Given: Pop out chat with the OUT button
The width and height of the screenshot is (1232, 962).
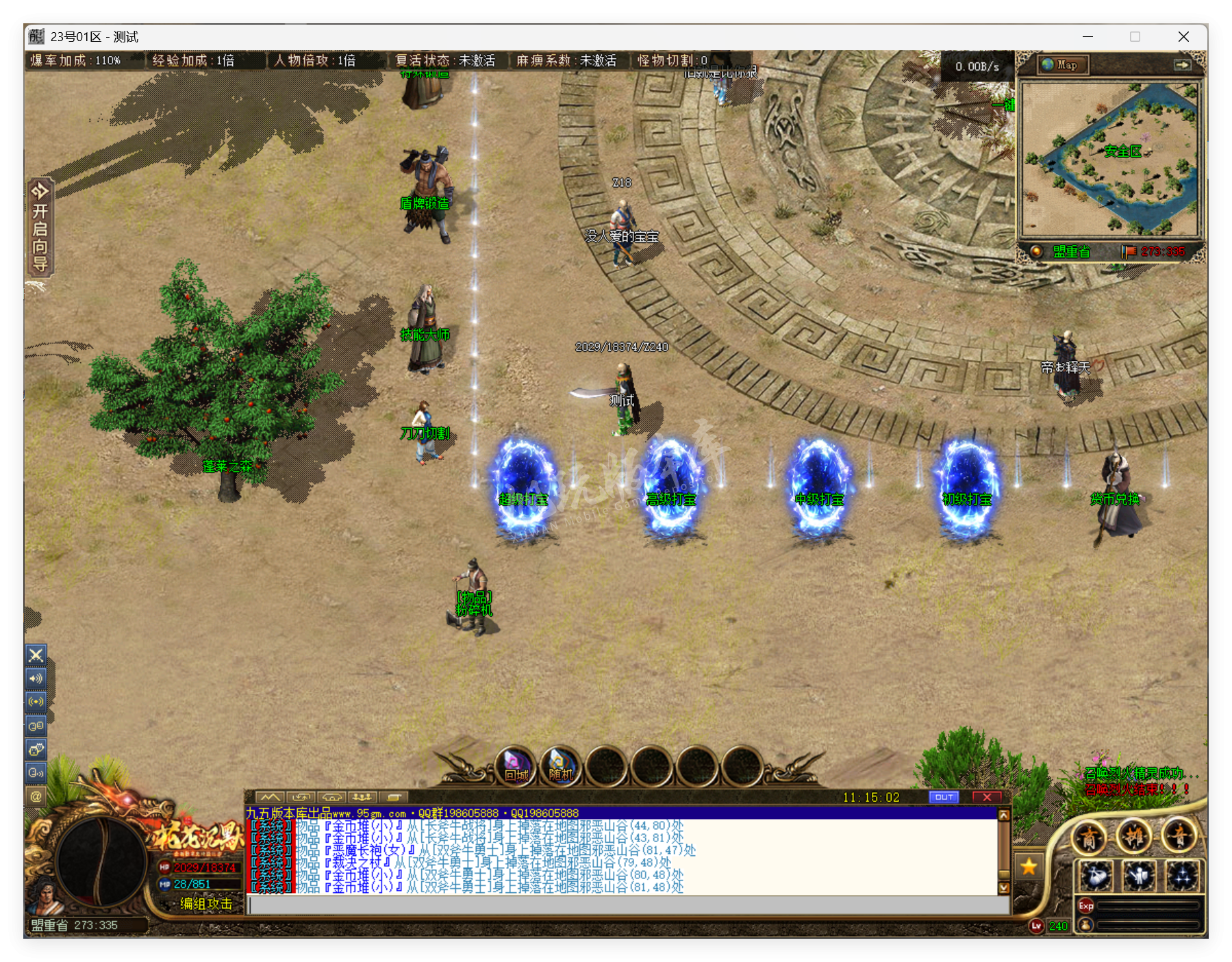Looking at the screenshot, I should [x=944, y=796].
